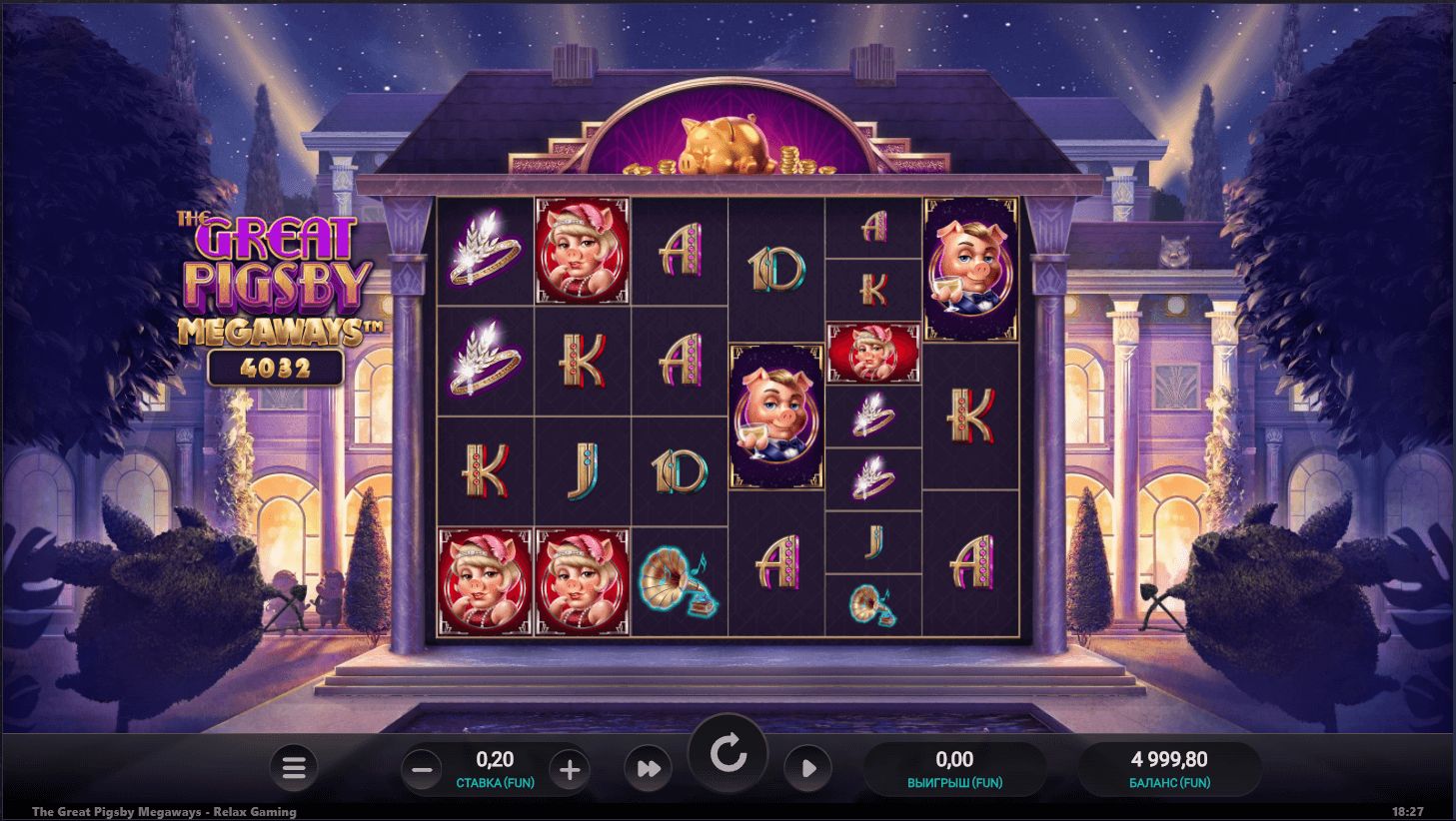This screenshot has height=821, width=1456.
Task: Open the hamburger game menu
Action: point(293,768)
